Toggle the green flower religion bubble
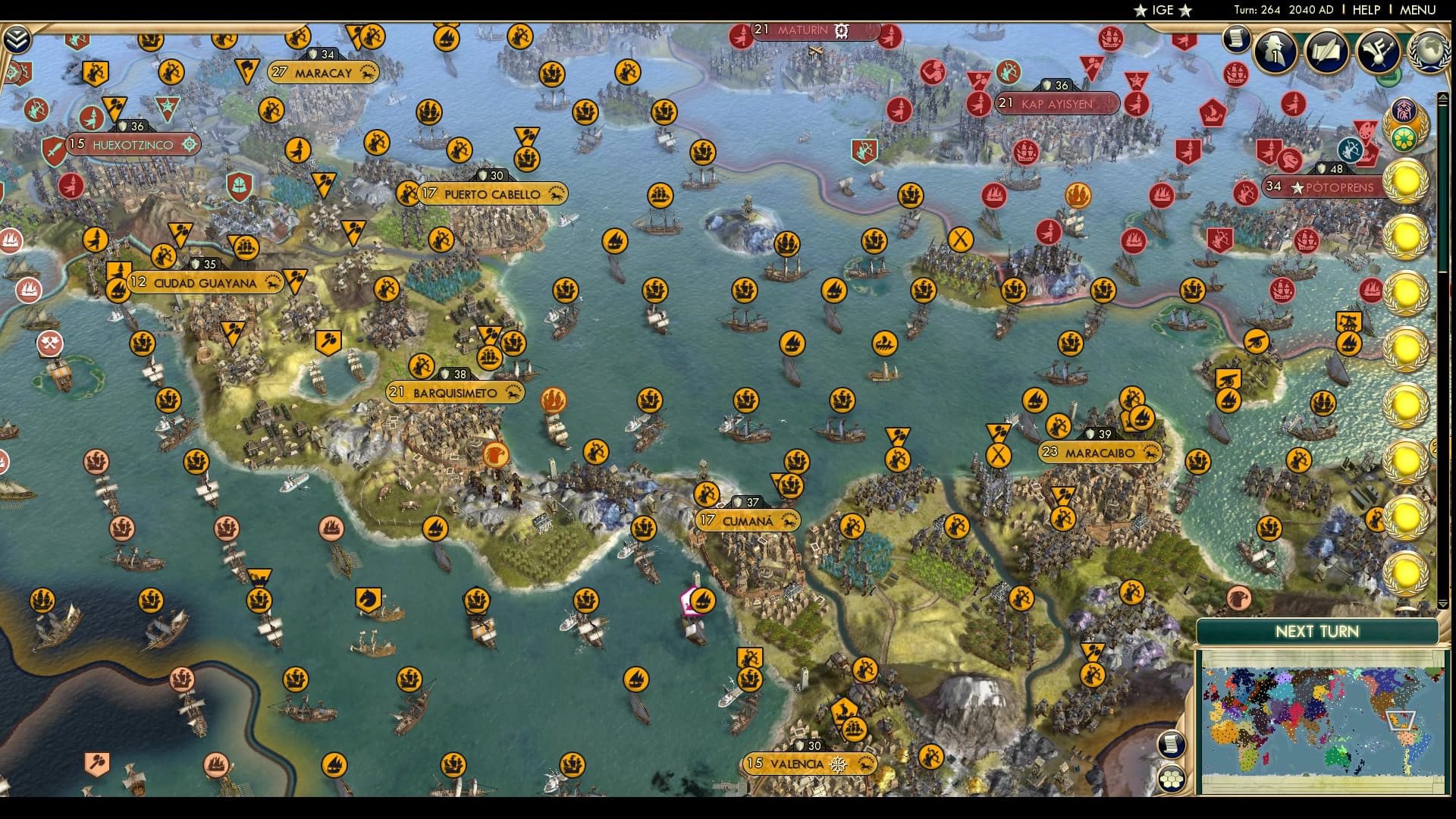 coord(1403,137)
